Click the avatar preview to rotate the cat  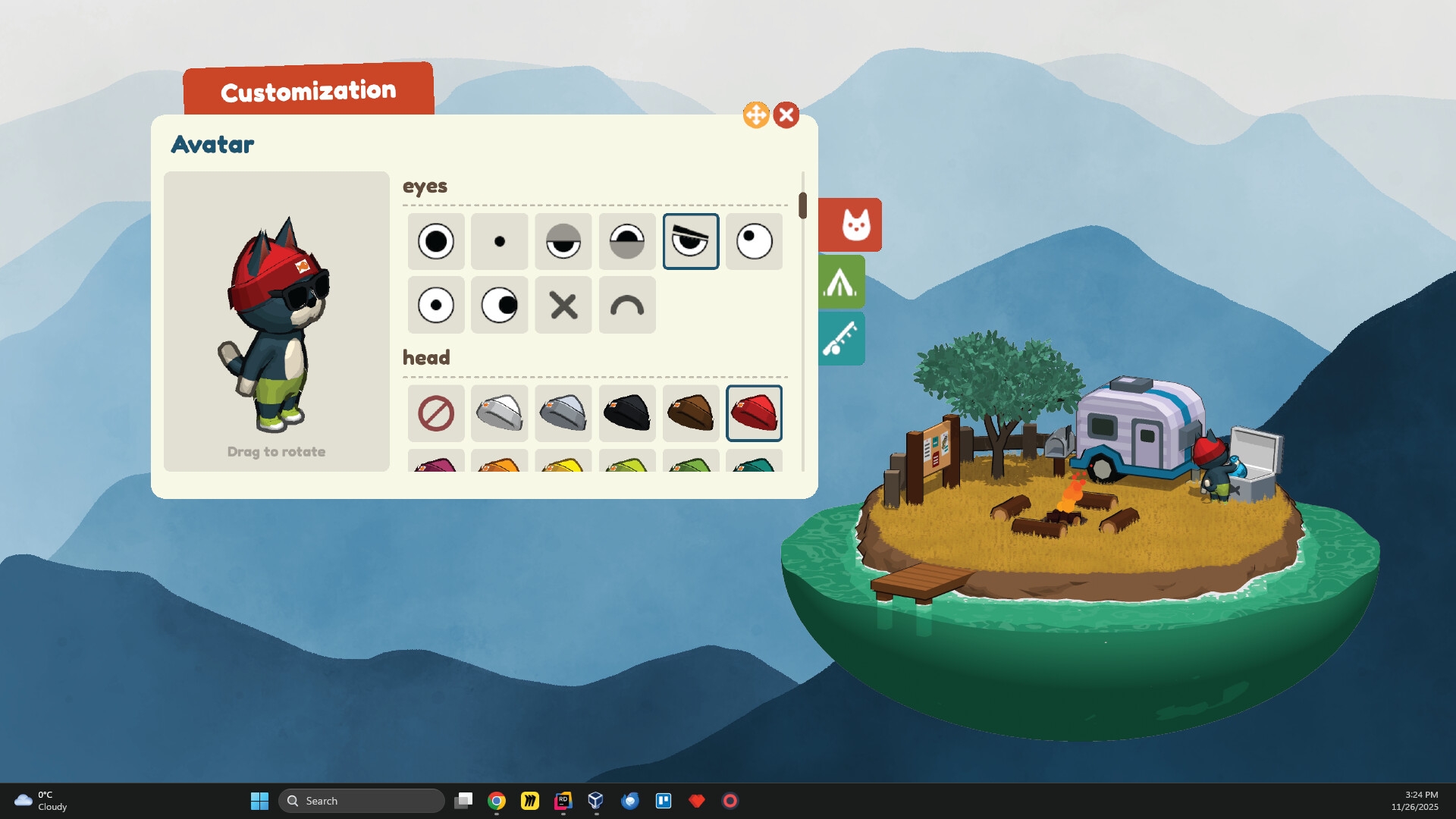(276, 318)
